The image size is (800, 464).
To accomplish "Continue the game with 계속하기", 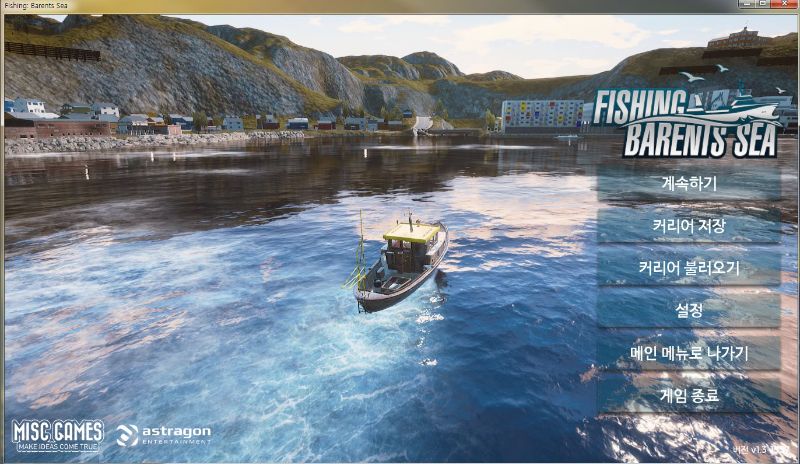I will click(x=689, y=183).
